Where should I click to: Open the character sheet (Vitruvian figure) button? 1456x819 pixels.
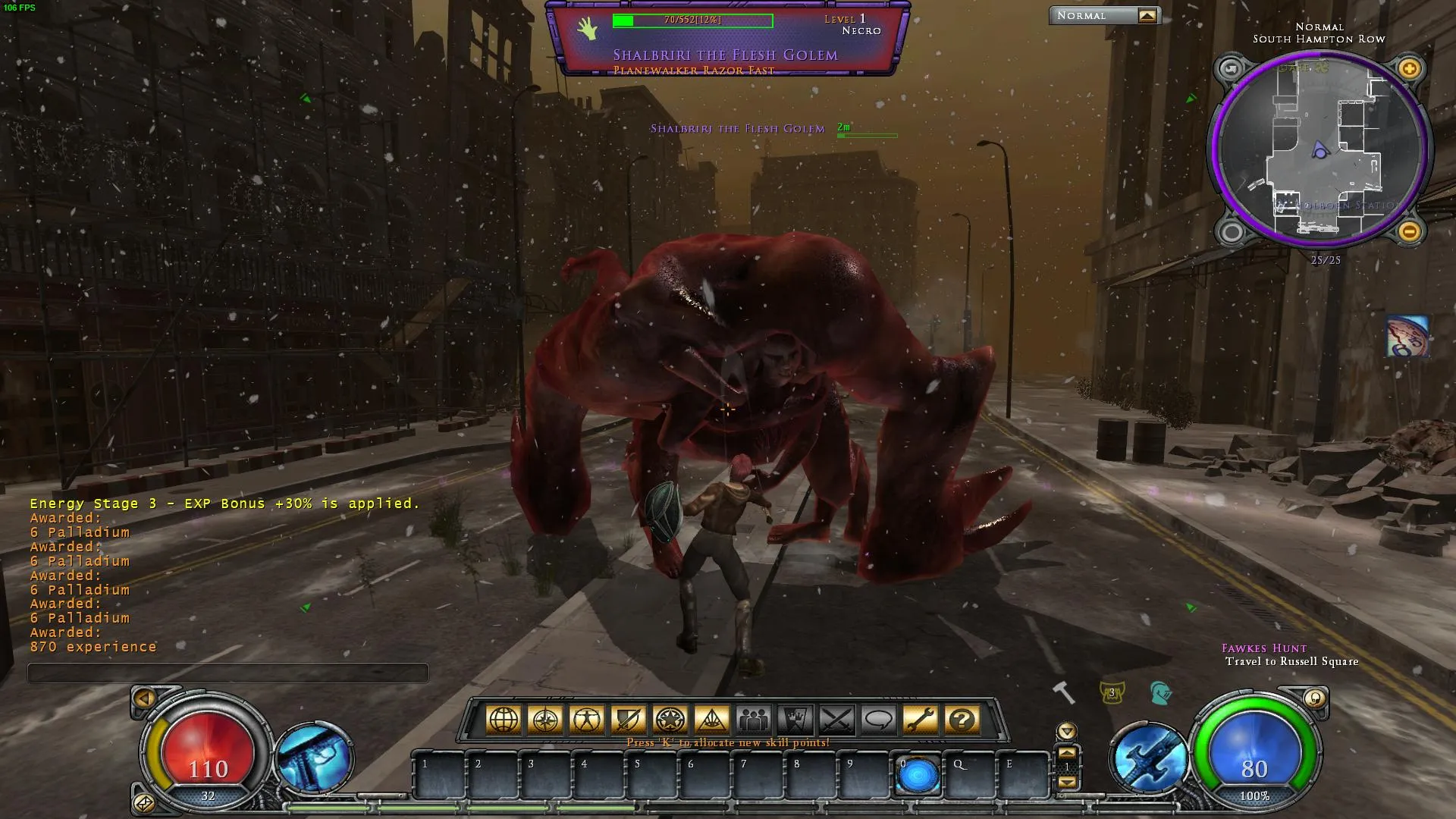pos(587,720)
